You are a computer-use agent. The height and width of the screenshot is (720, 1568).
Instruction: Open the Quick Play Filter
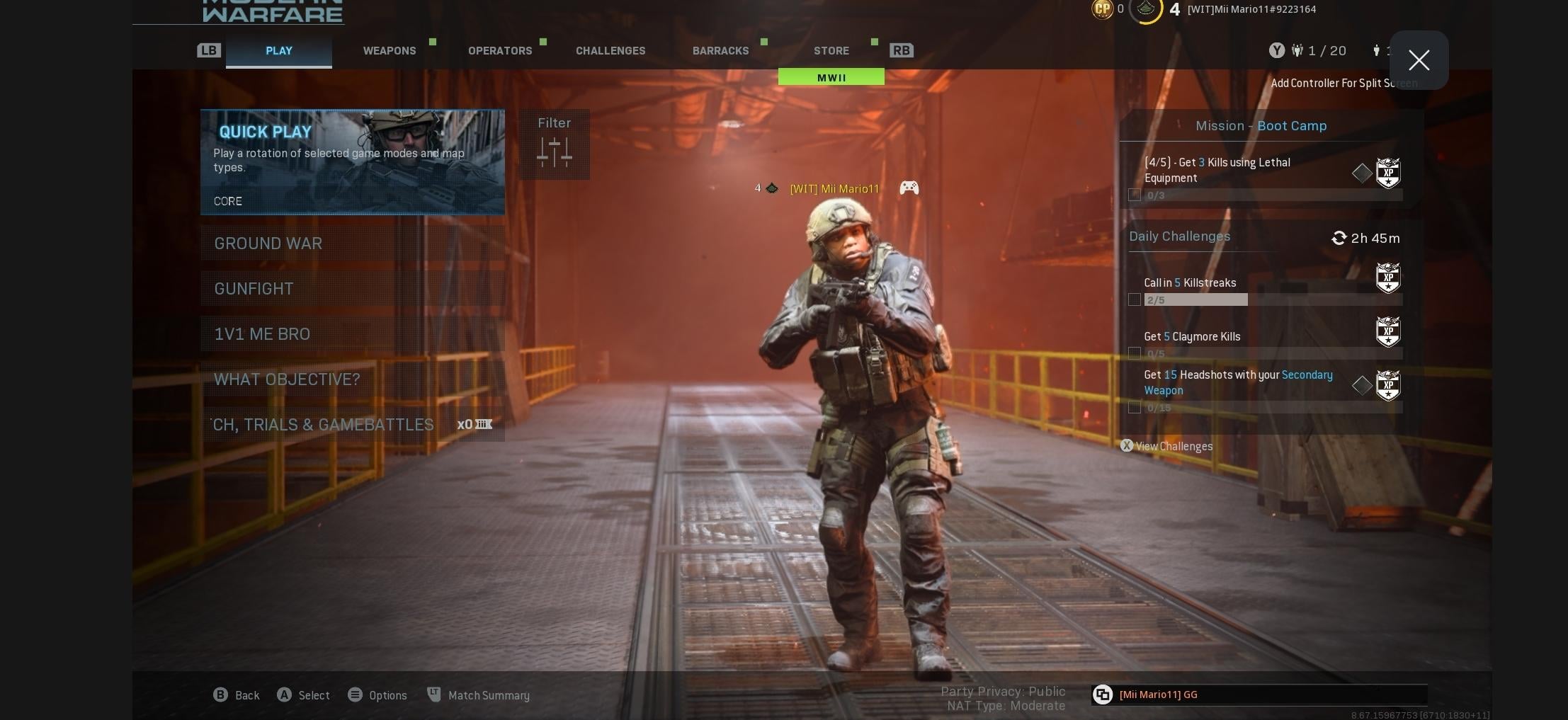tap(554, 144)
